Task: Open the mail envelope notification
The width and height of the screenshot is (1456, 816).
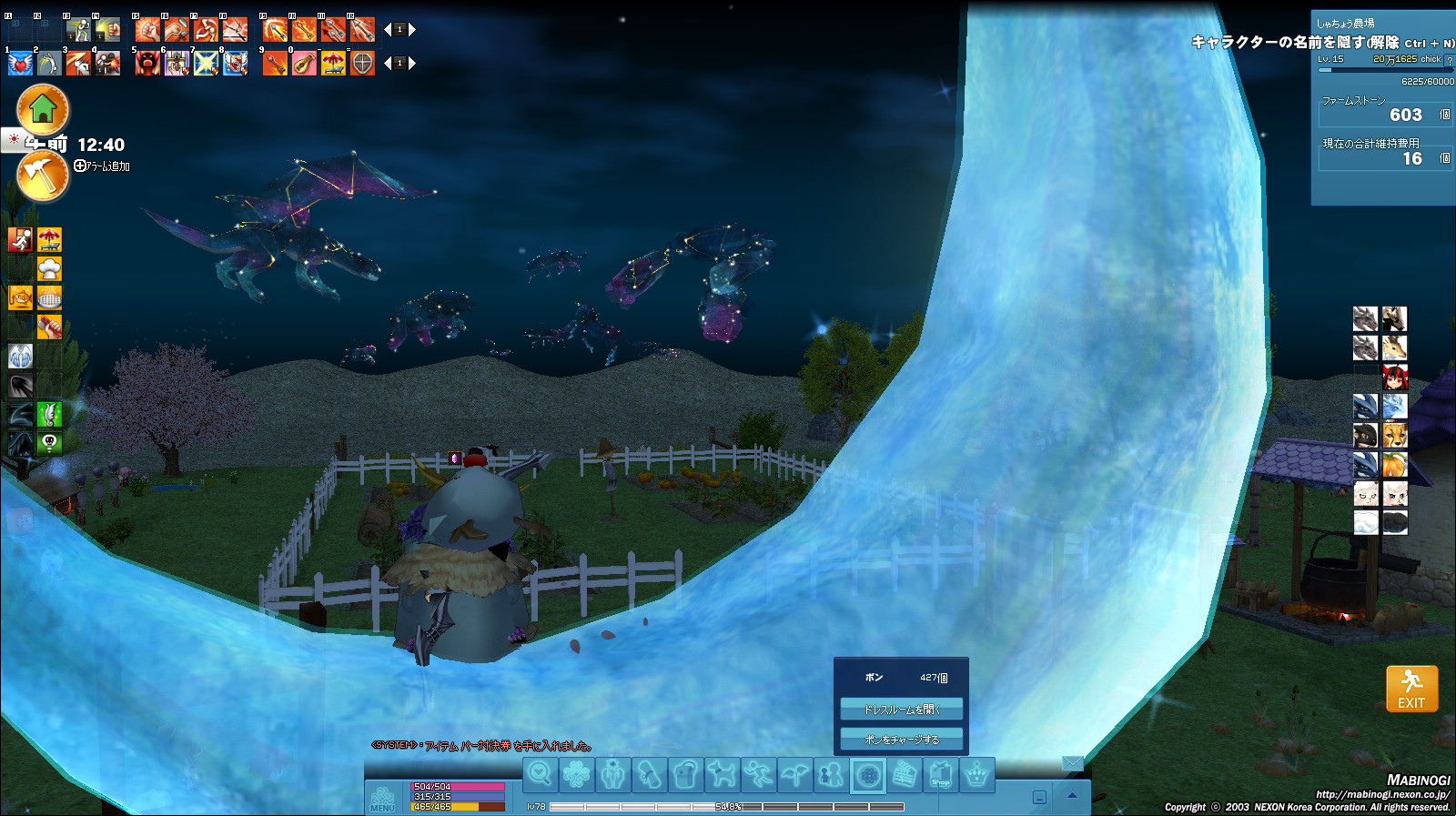Action: click(1073, 763)
